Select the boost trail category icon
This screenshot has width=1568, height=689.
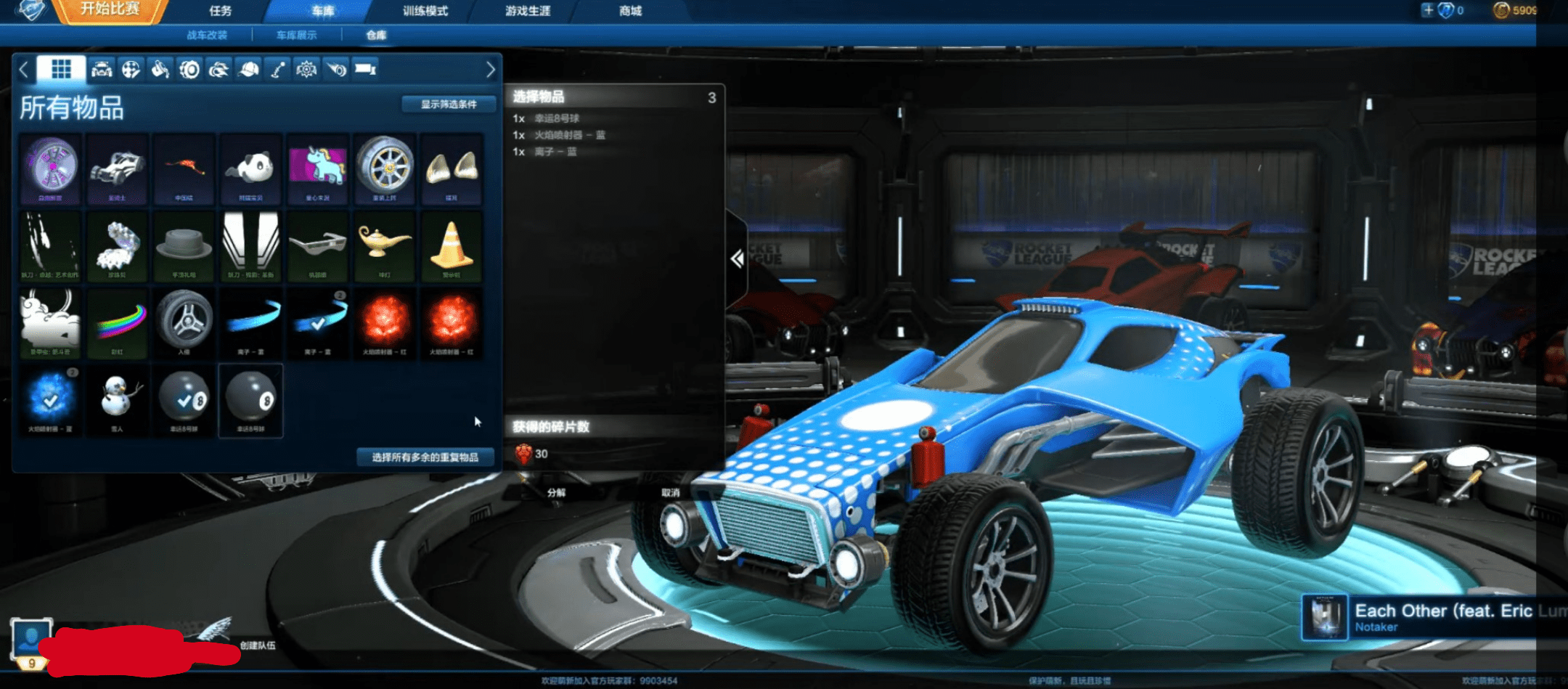(x=219, y=69)
